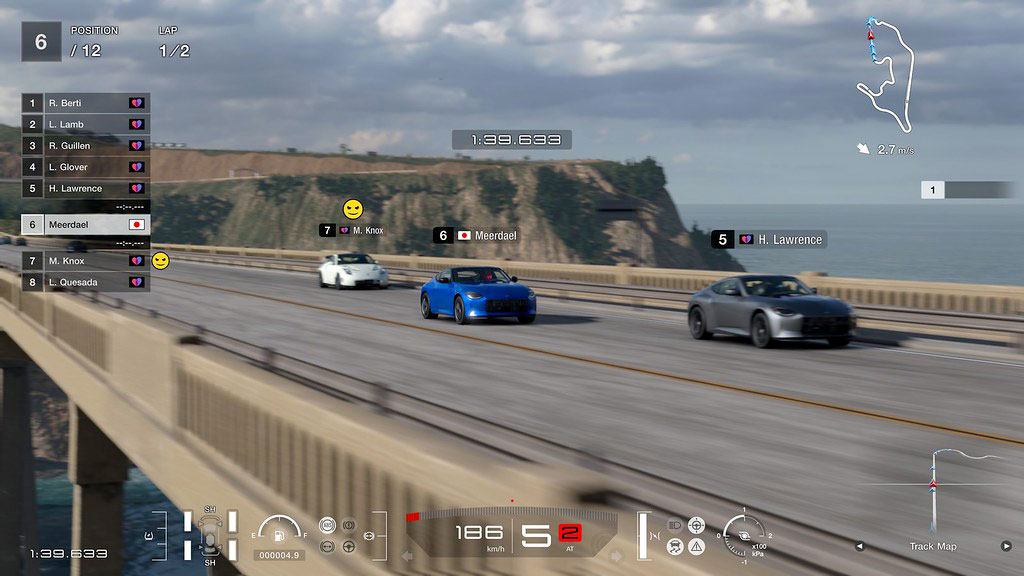Click the left arrow beside Track Map
This screenshot has height=576, width=1024.
tap(859, 546)
